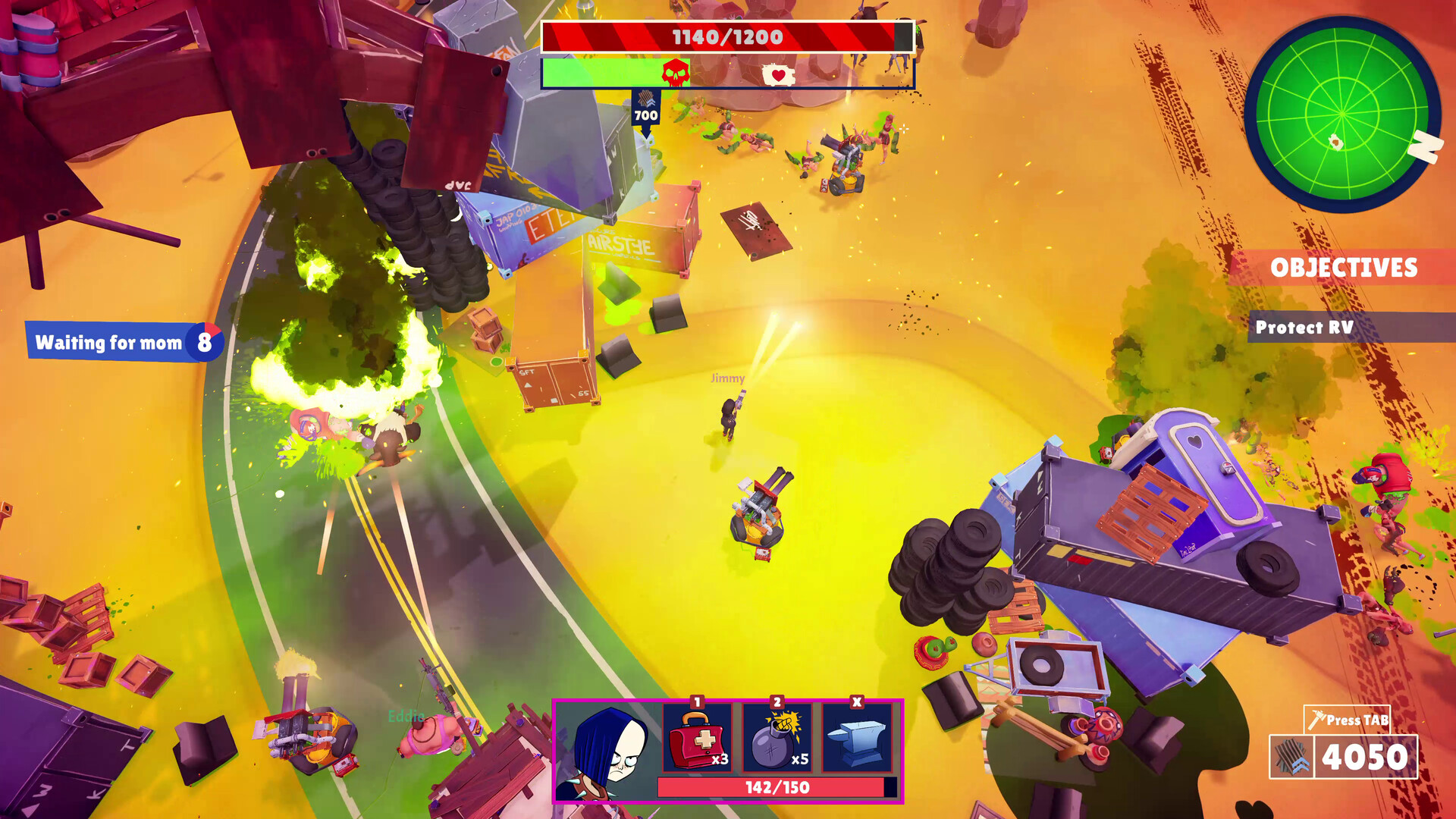Click the heart icon on the boss health bar
The width and height of the screenshot is (1456, 819).
777,73
